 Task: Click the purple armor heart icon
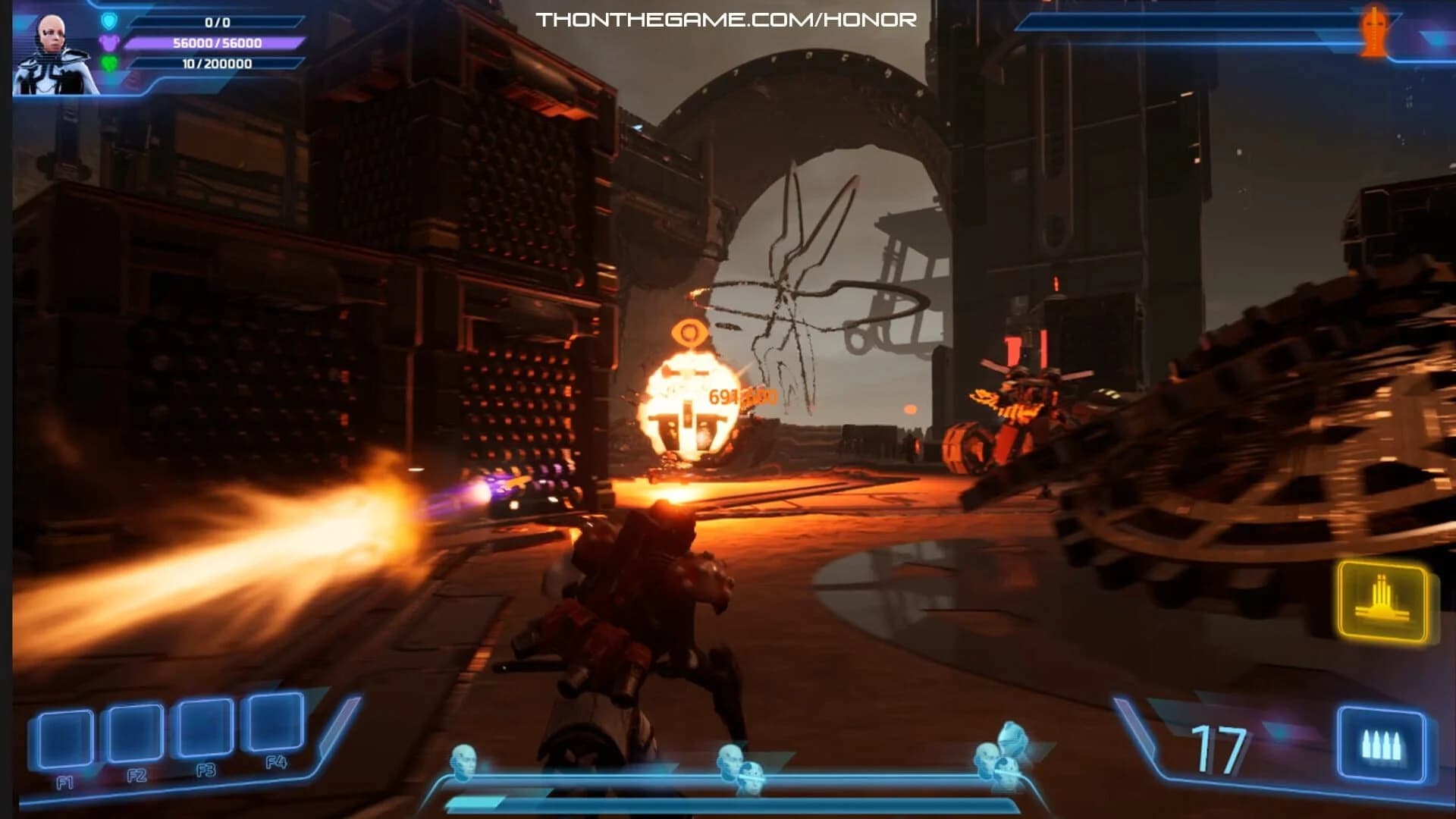click(x=109, y=43)
